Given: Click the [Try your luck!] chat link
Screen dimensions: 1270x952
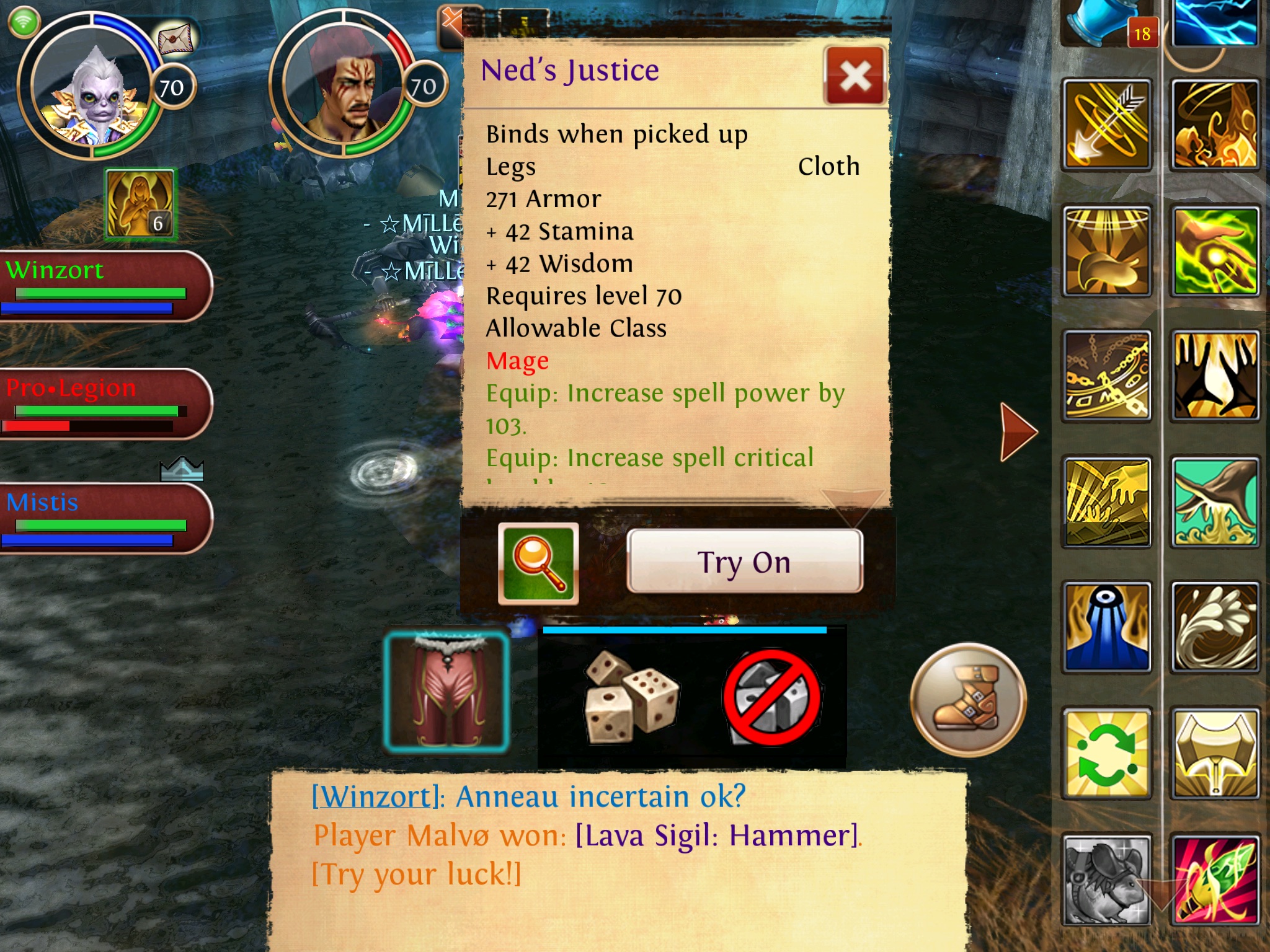Looking at the screenshot, I should 416,875.
